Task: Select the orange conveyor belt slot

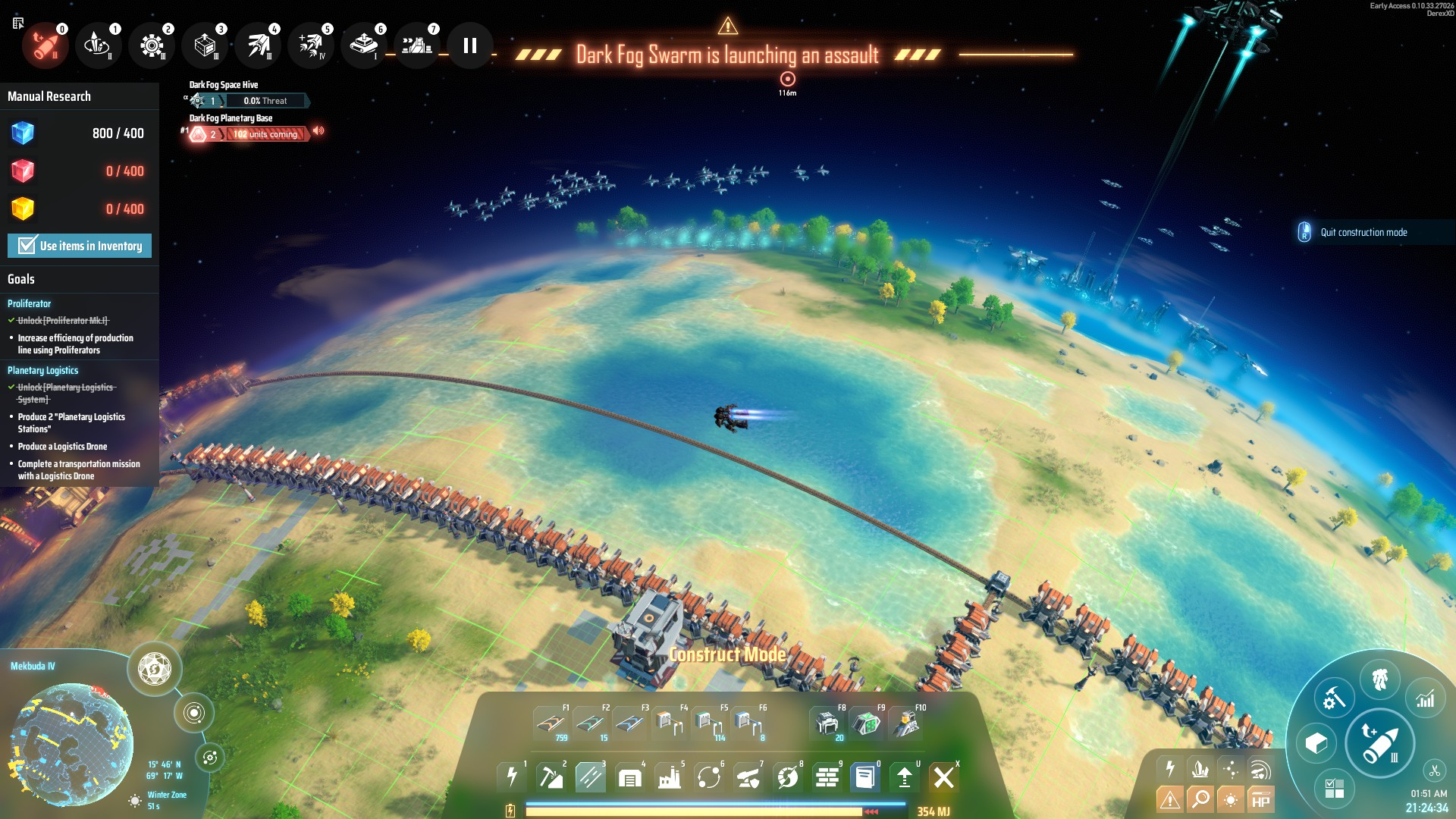Action: click(x=551, y=723)
